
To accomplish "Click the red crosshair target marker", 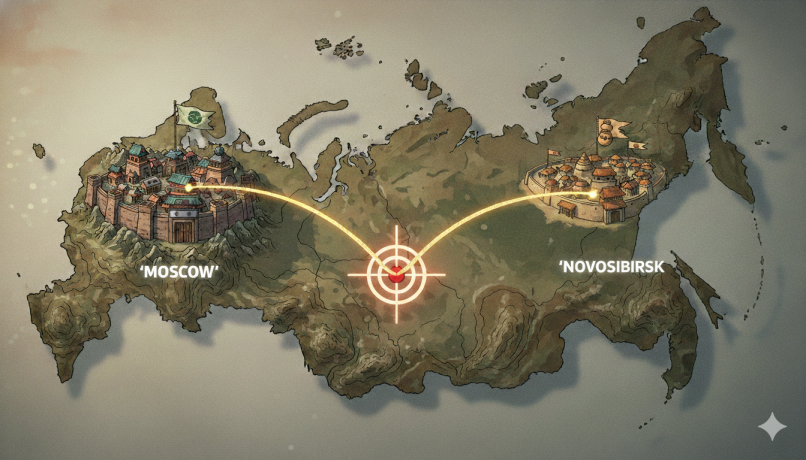I will [397, 273].
